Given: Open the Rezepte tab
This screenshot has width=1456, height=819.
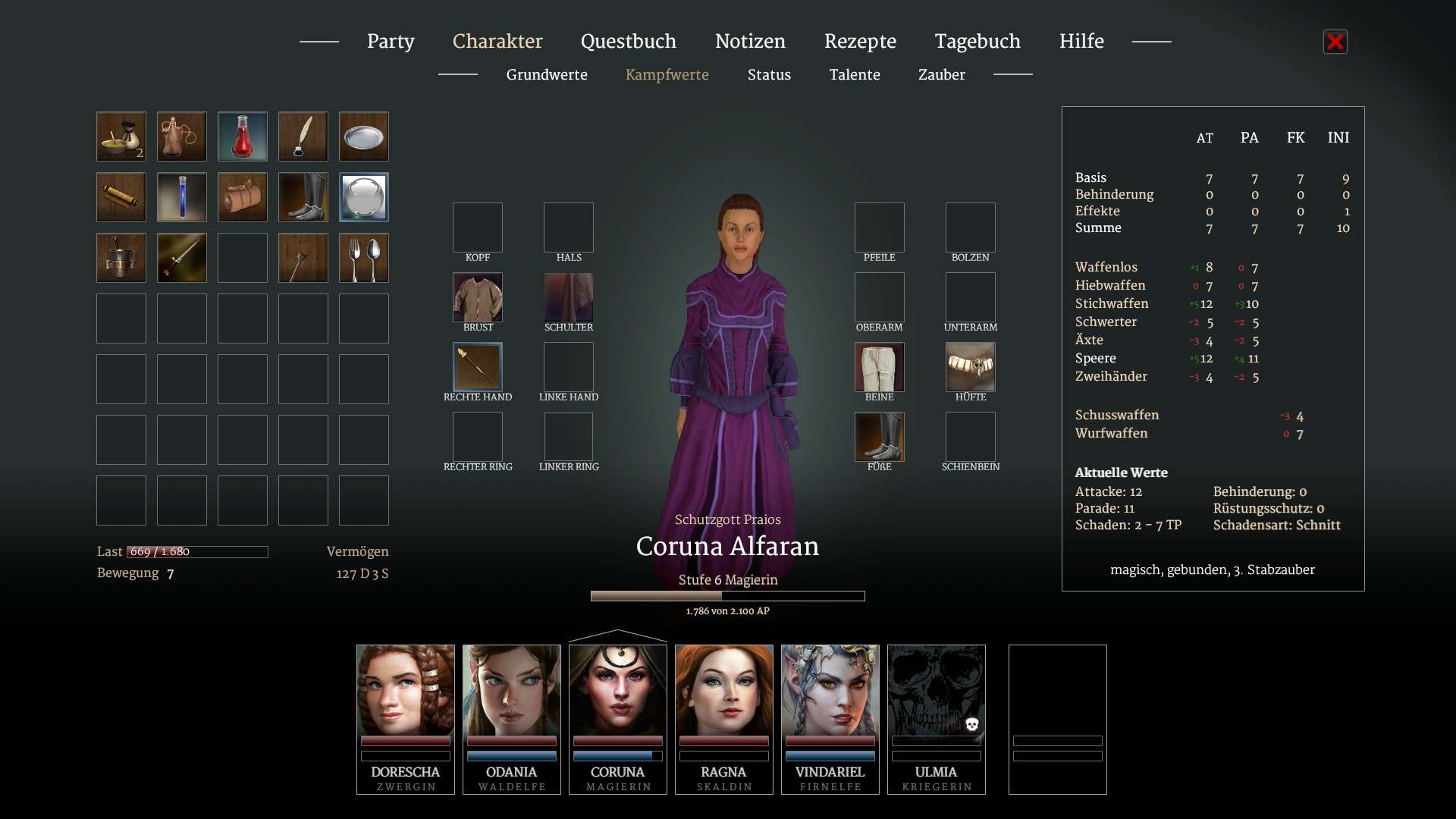Looking at the screenshot, I should (x=860, y=41).
